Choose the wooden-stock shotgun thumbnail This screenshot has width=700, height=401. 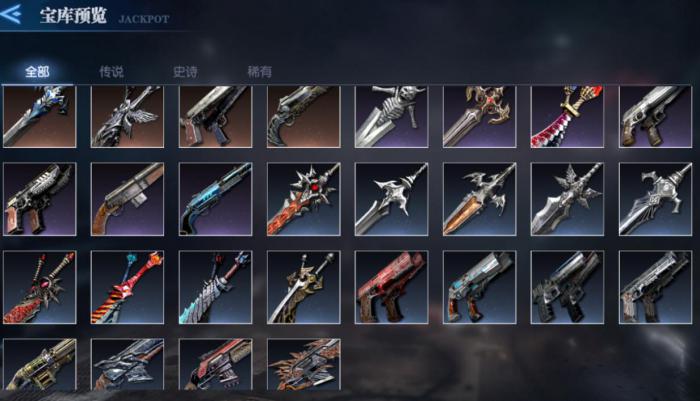point(127,199)
